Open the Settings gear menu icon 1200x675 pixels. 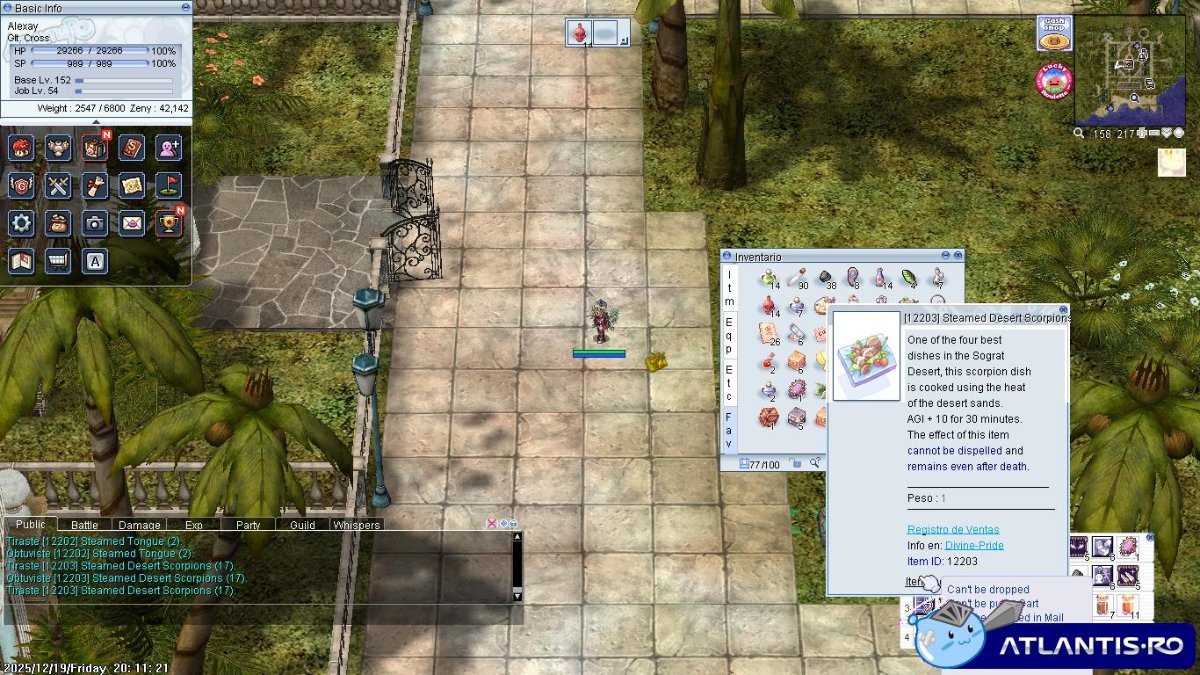point(21,222)
